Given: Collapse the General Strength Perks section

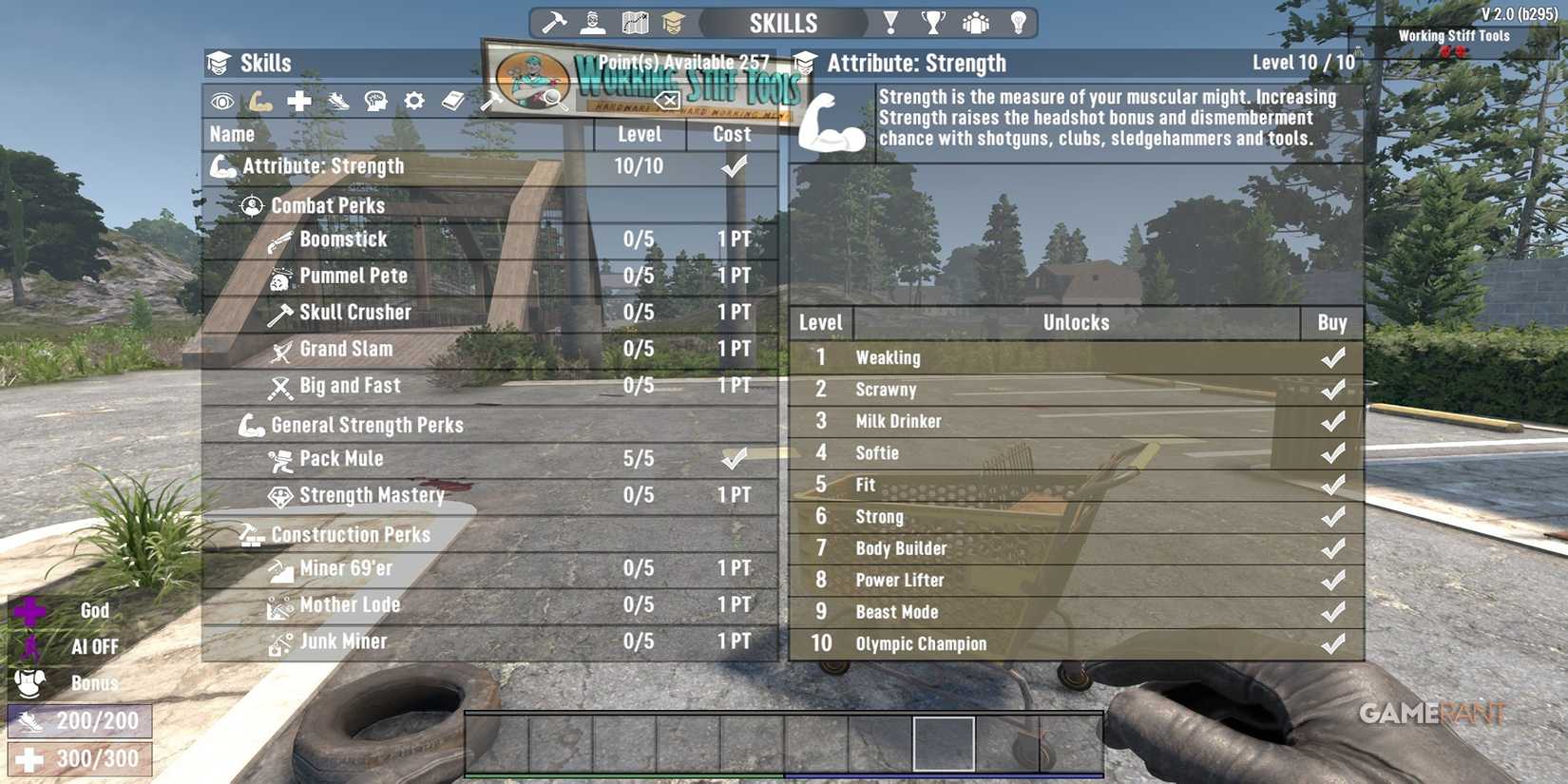Looking at the screenshot, I should pos(365,425).
